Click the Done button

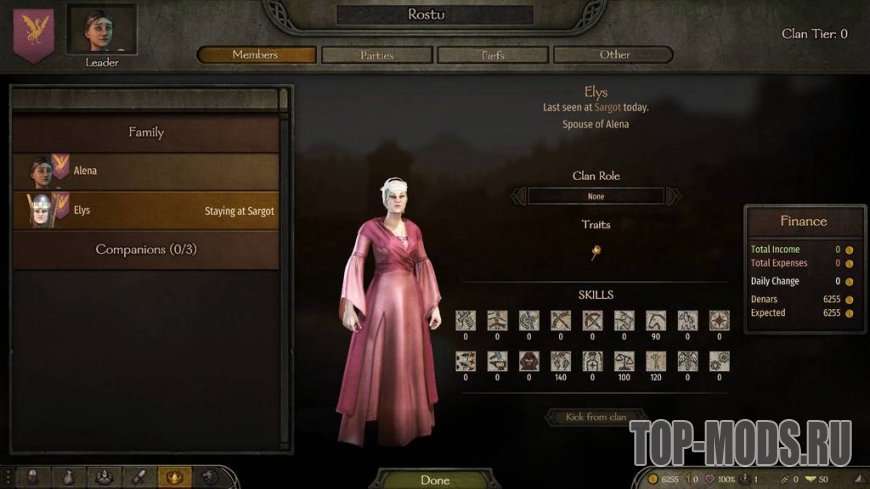coord(435,480)
